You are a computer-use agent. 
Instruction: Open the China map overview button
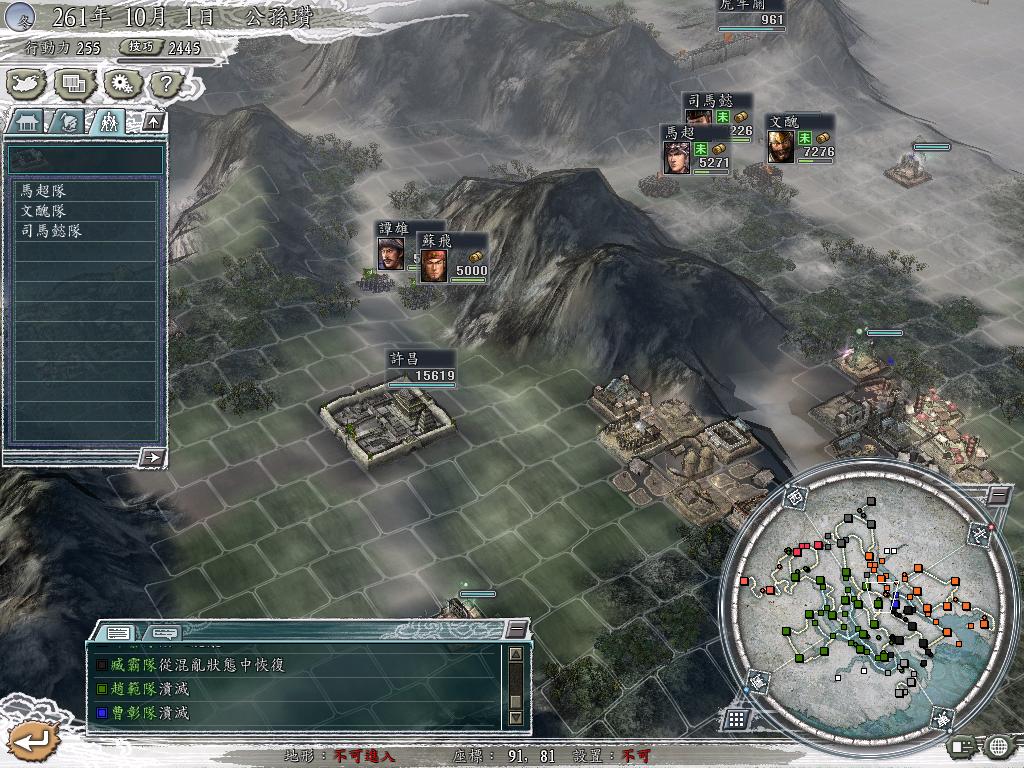27,84
